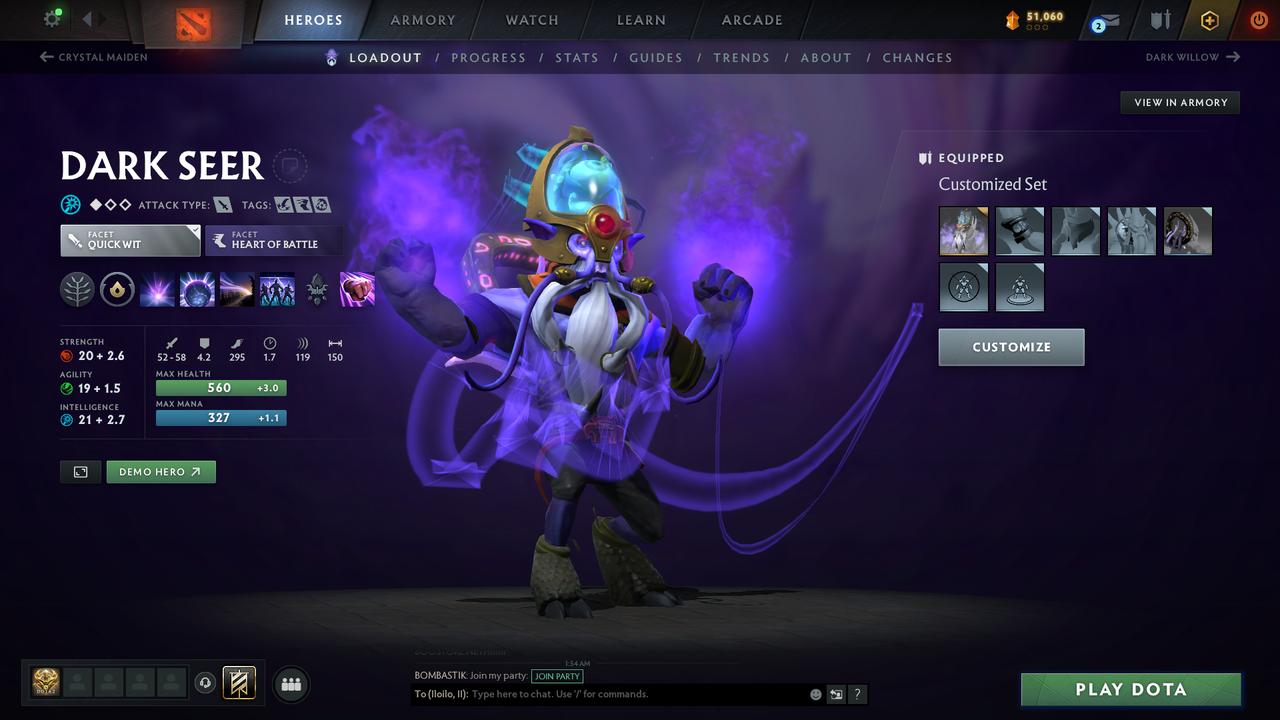
Task: Switch to the Stats tab
Action: click(577, 57)
